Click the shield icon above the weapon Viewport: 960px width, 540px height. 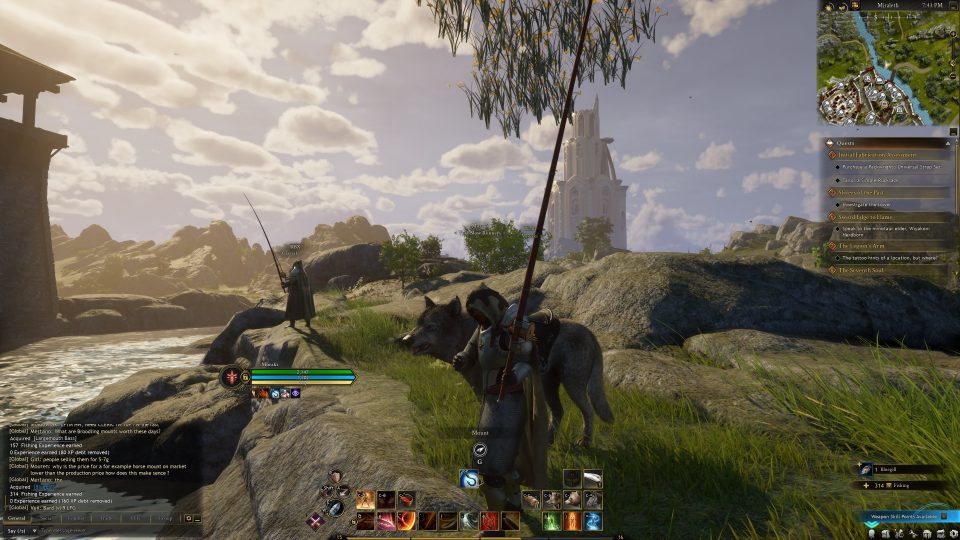[x=337, y=477]
